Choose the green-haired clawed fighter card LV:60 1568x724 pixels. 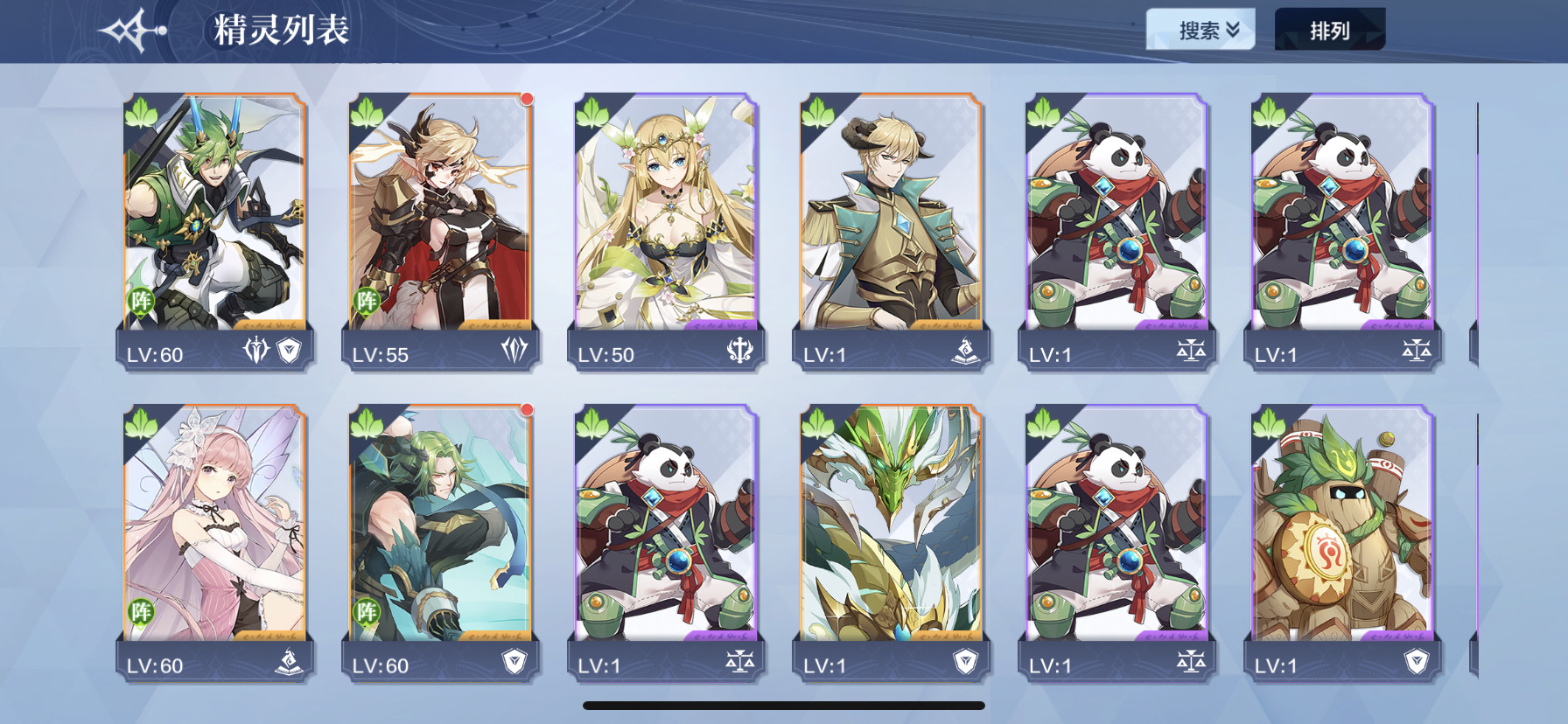pos(440,542)
